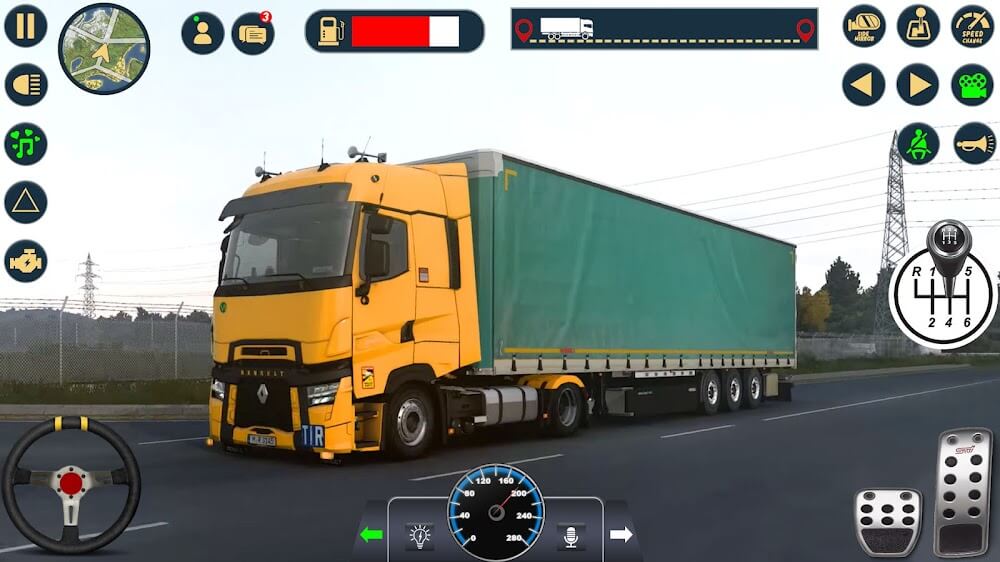Toggle the green seatbelt icon

click(x=918, y=144)
